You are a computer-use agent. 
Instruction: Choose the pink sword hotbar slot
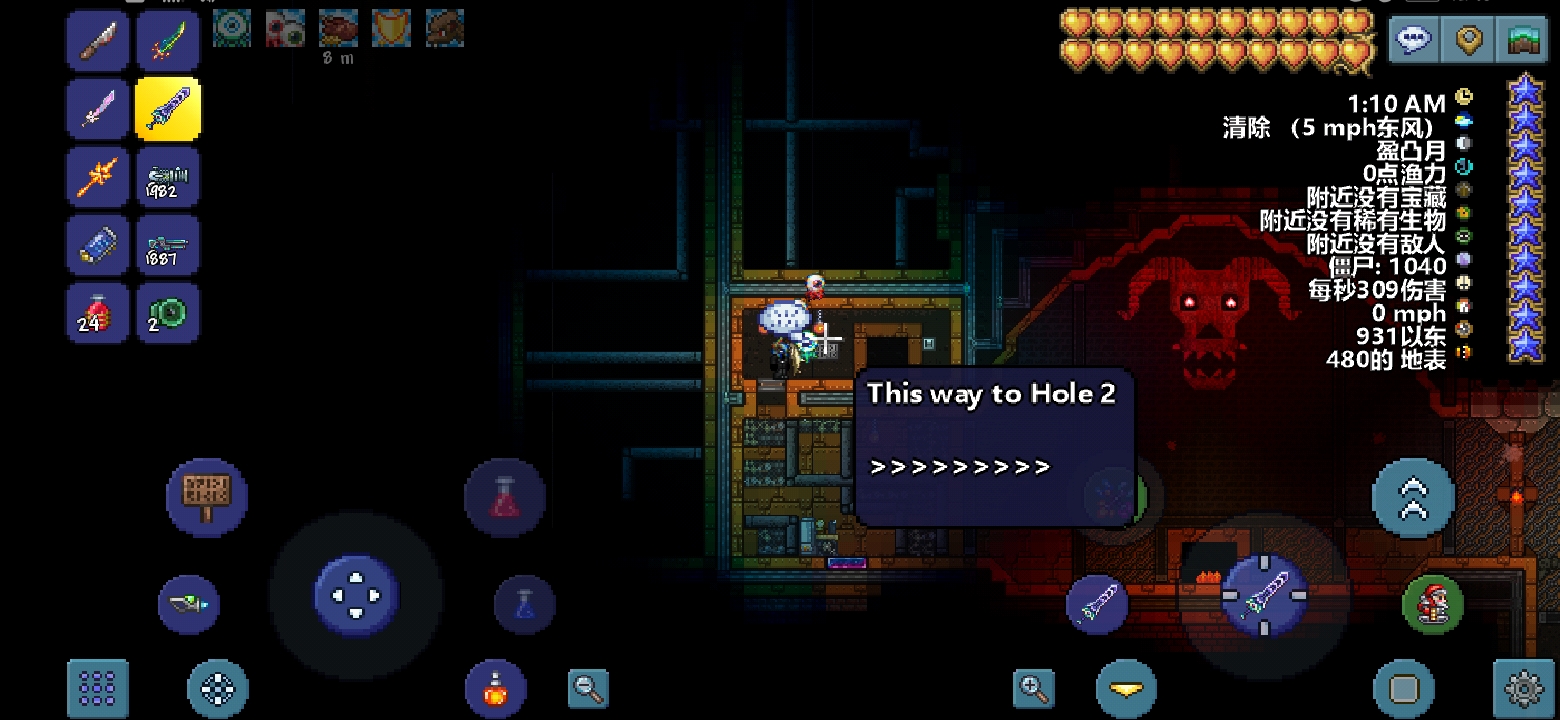tap(97, 109)
